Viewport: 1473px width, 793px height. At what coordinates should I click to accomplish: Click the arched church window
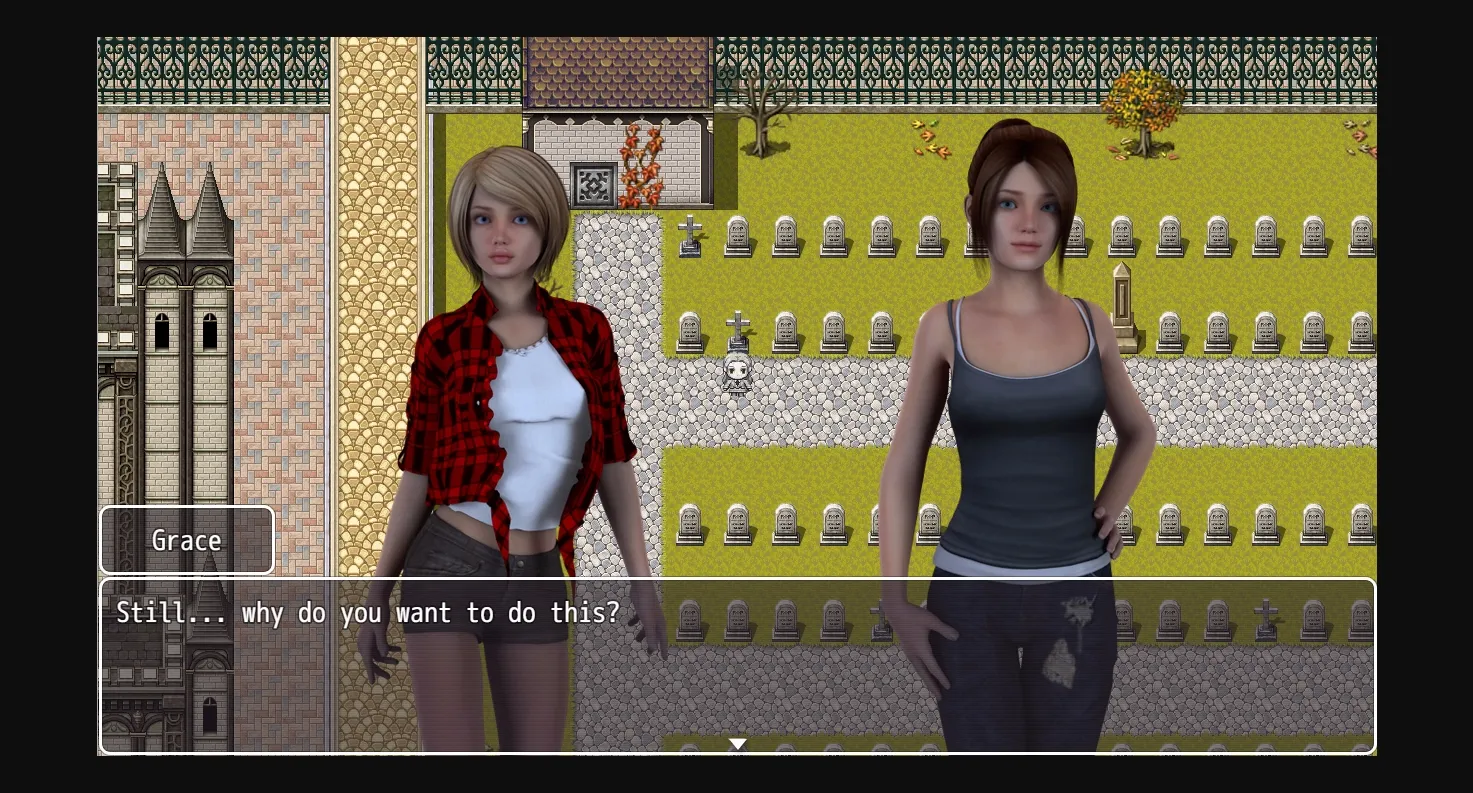coord(160,330)
